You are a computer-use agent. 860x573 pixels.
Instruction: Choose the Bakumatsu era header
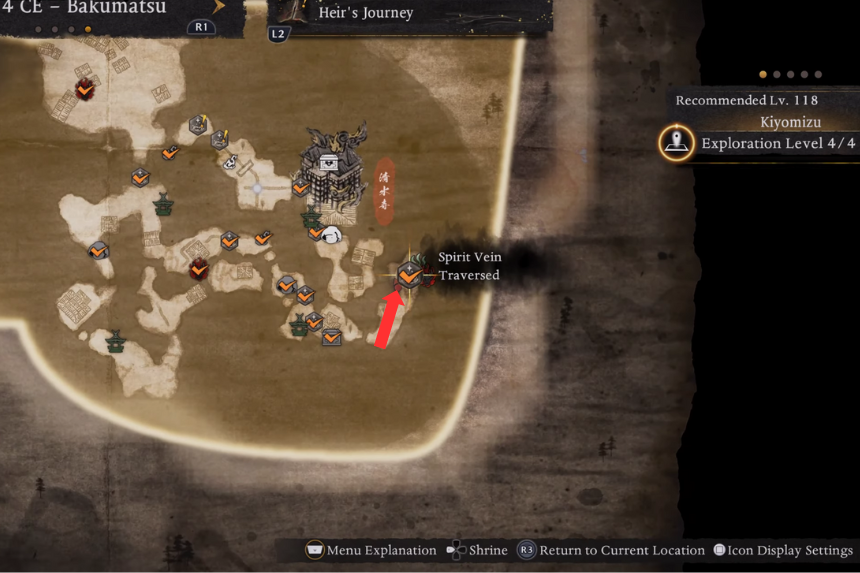click(96, 10)
